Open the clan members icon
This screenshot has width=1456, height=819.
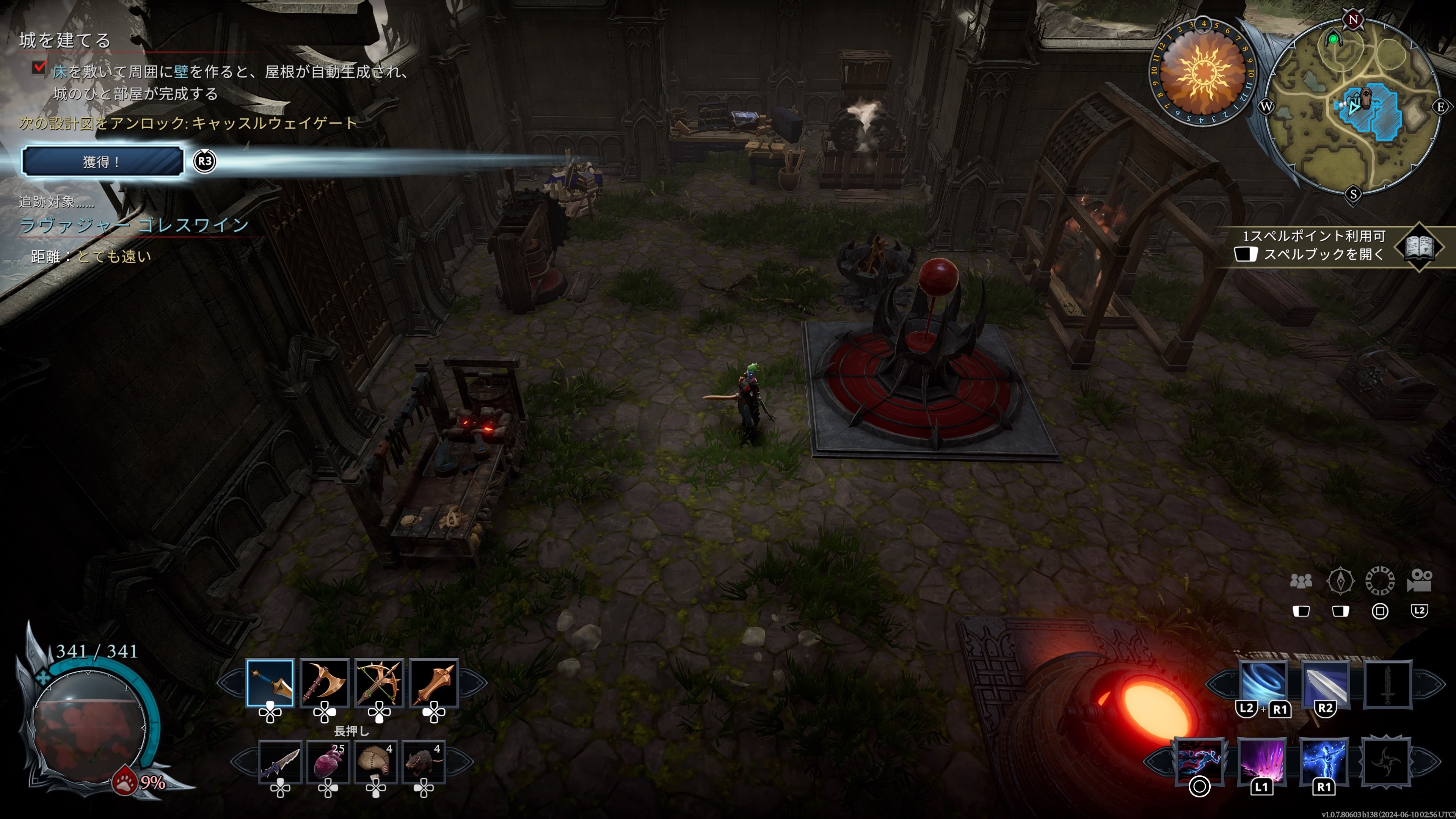coord(1301,581)
